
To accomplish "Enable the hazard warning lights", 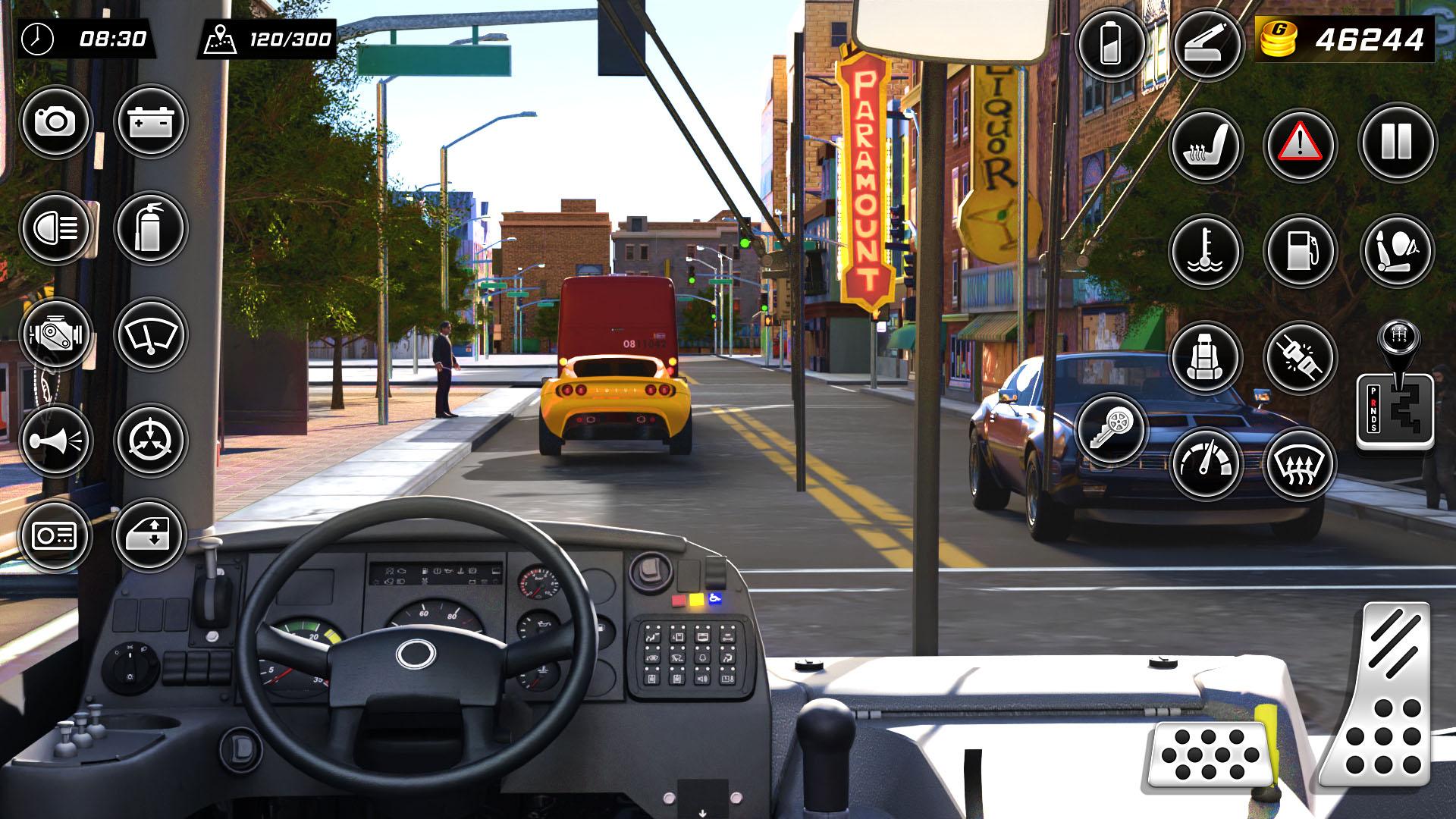I will click(1302, 146).
